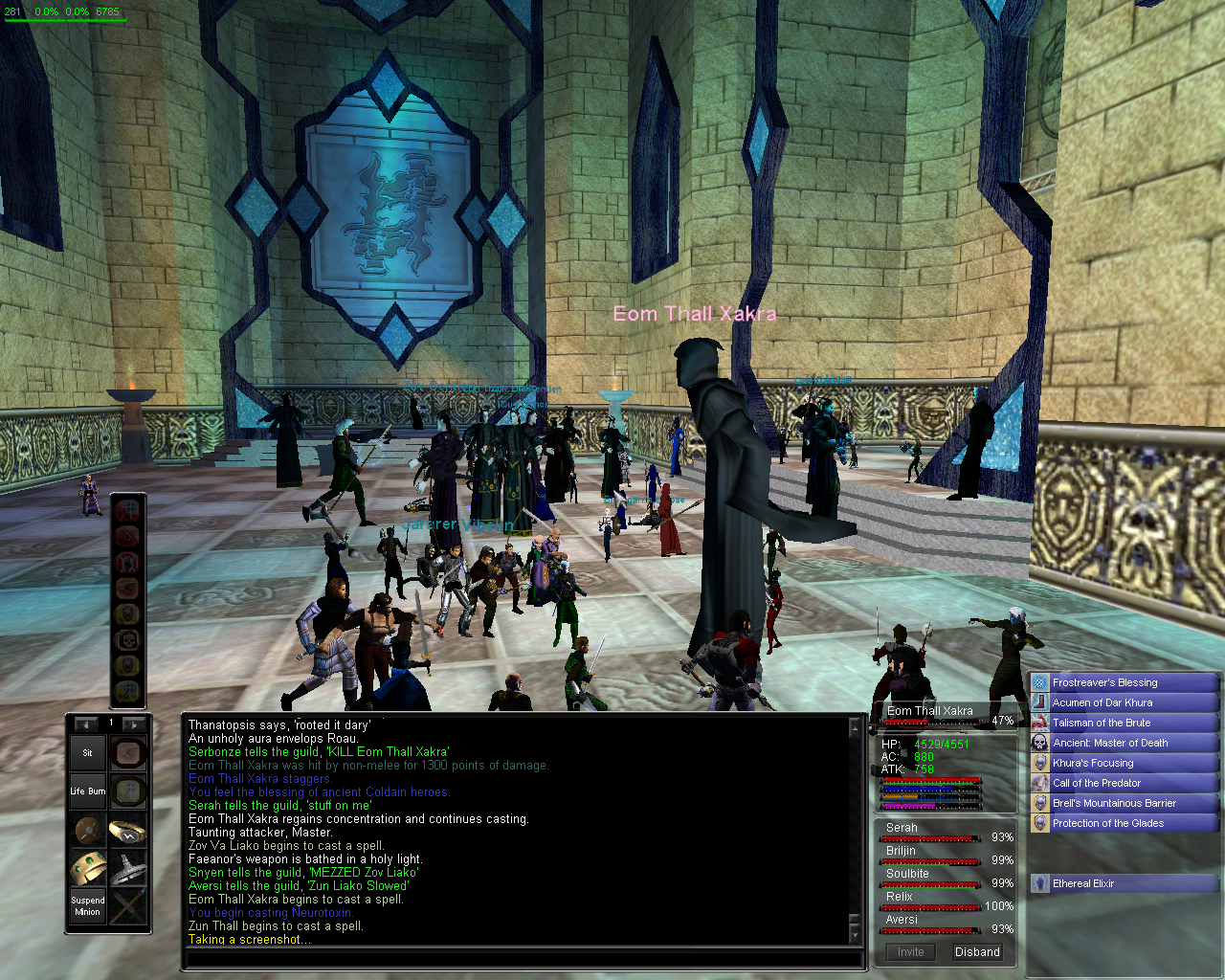The image size is (1225, 980).
Task: Target group member Soulbite
Action: tap(907, 874)
